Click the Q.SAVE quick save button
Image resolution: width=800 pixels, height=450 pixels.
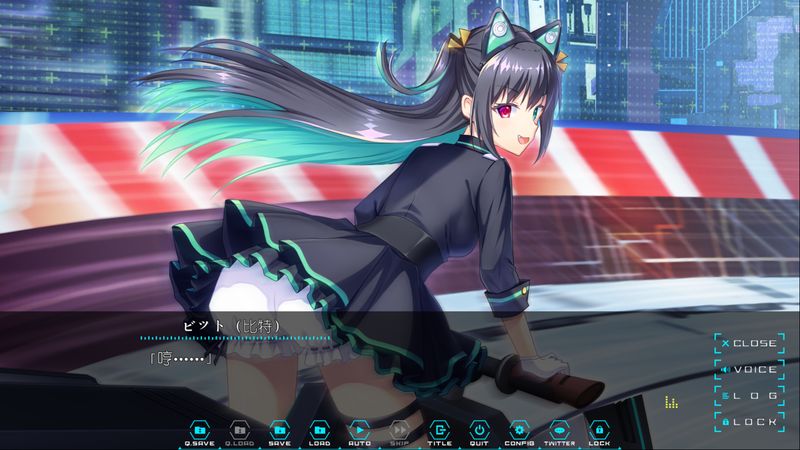[199, 430]
